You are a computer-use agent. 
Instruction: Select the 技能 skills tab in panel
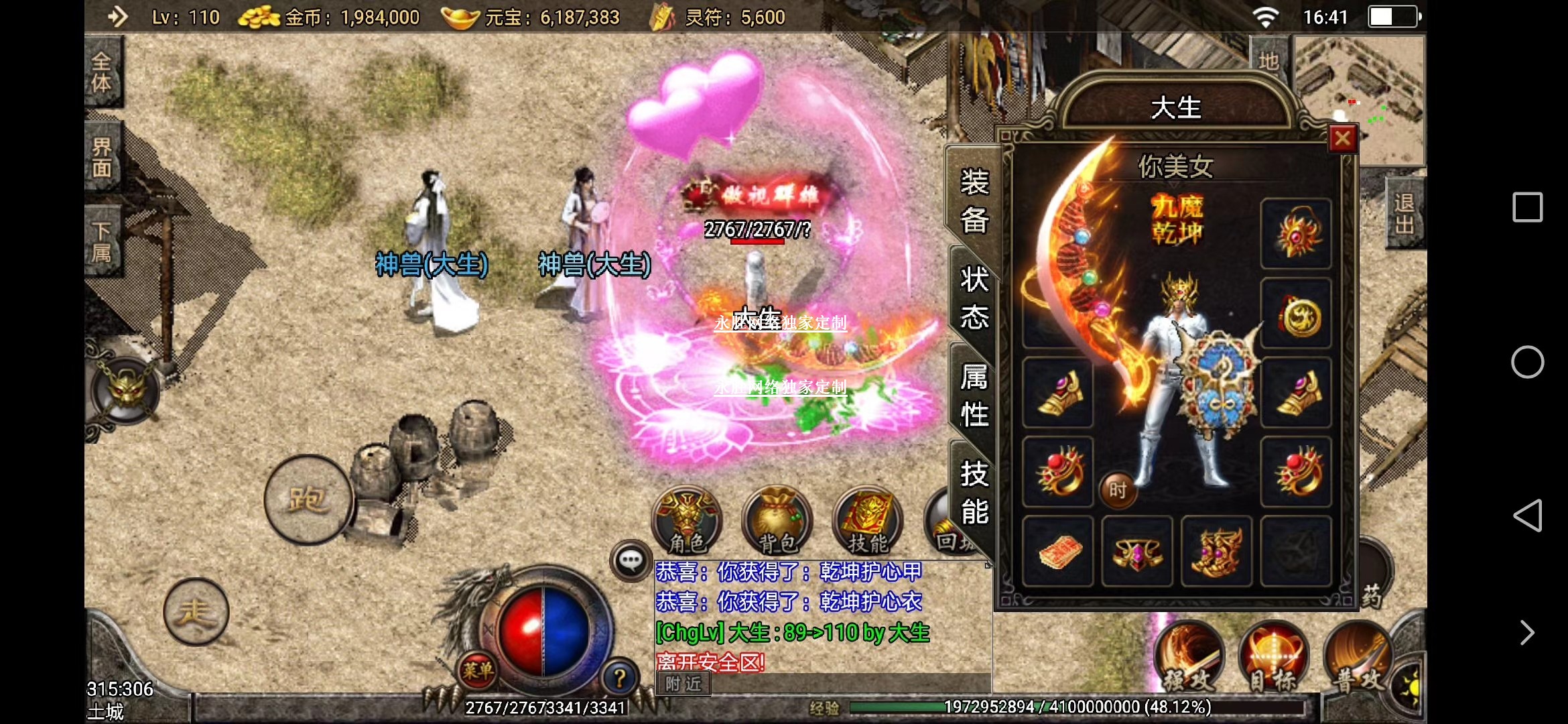coord(974,493)
